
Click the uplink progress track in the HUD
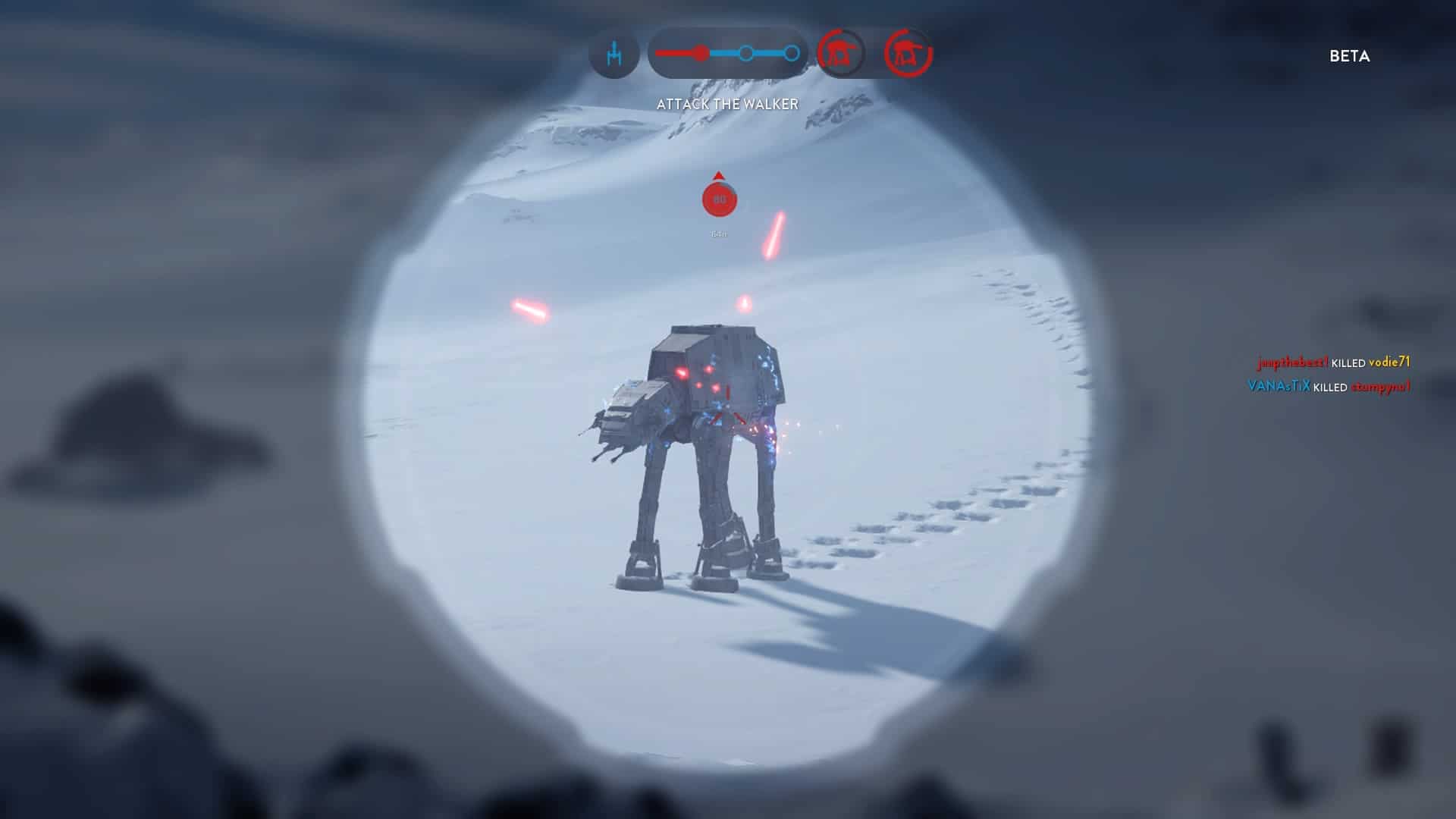(x=727, y=54)
